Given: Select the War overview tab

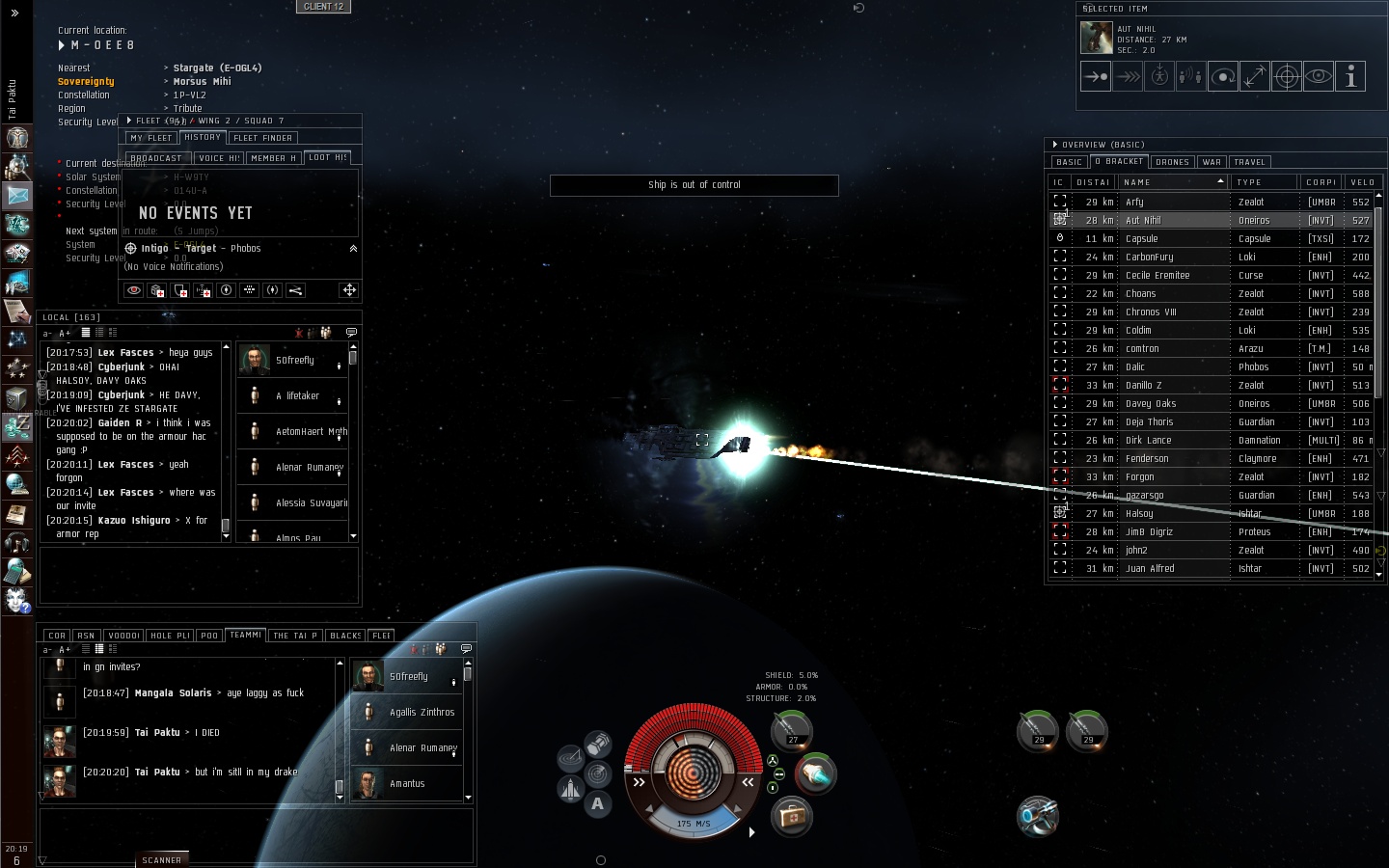Looking at the screenshot, I should coord(1212,162).
